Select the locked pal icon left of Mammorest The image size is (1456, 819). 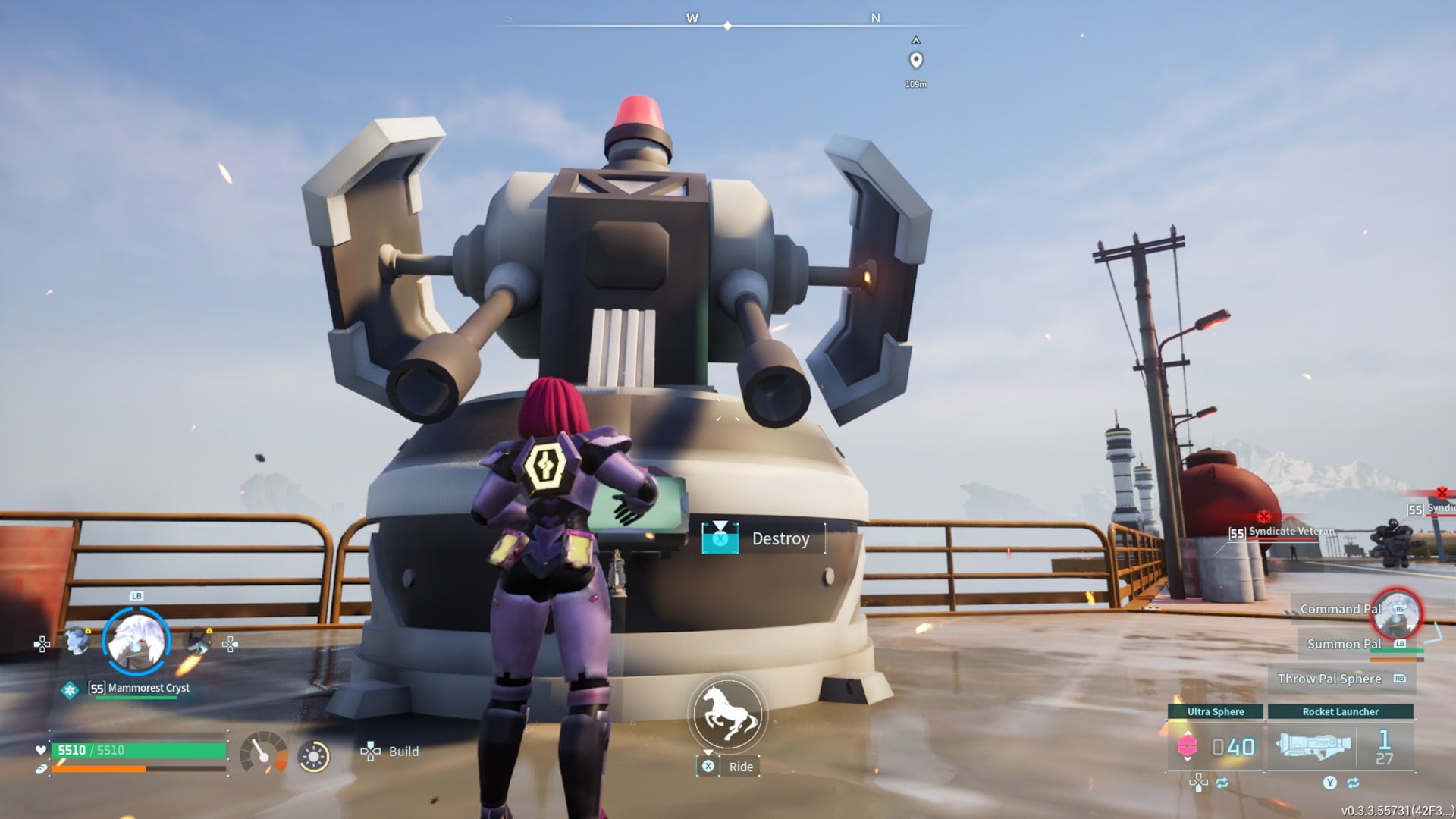pos(76,640)
